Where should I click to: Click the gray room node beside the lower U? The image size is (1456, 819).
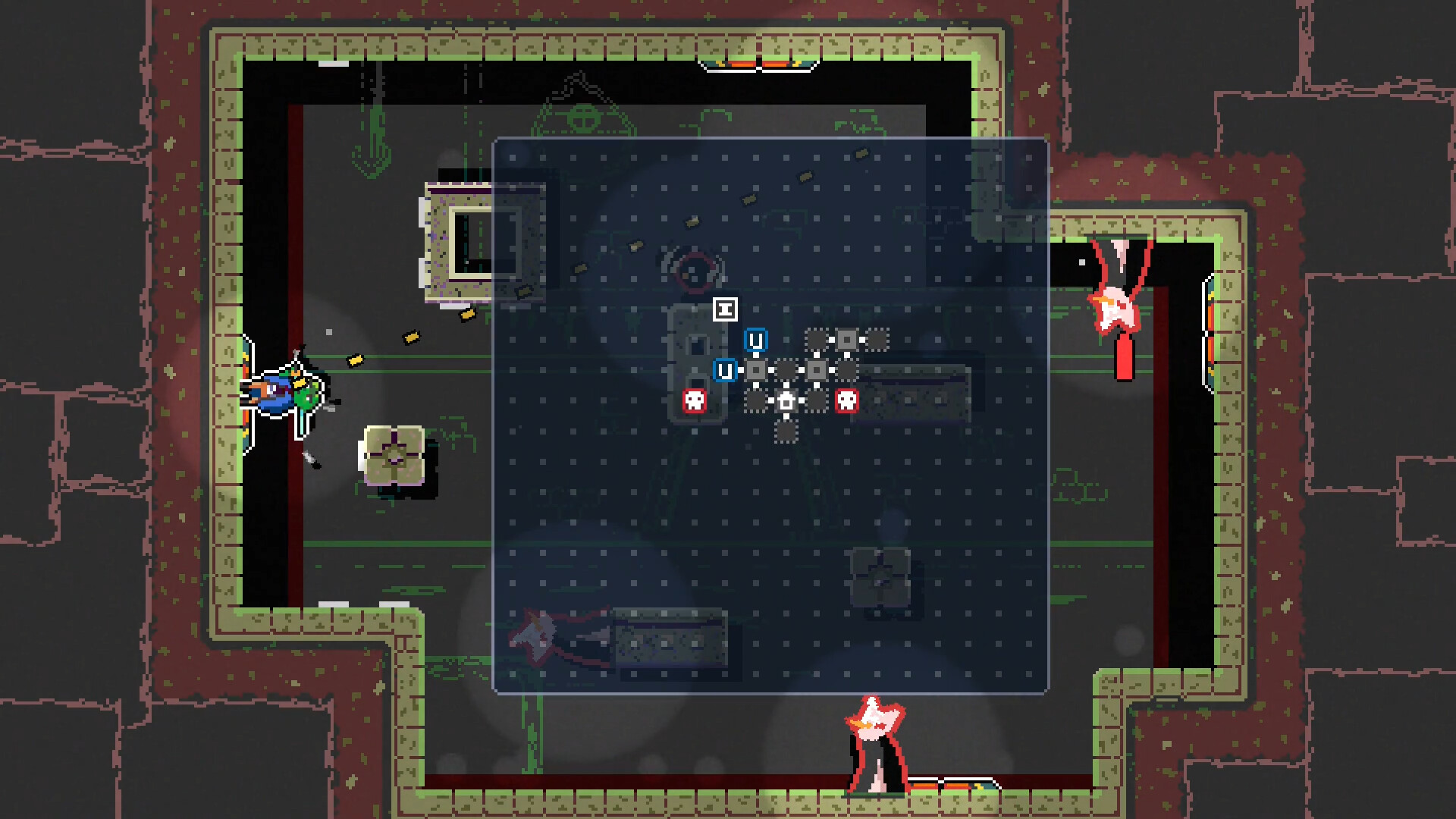point(756,370)
